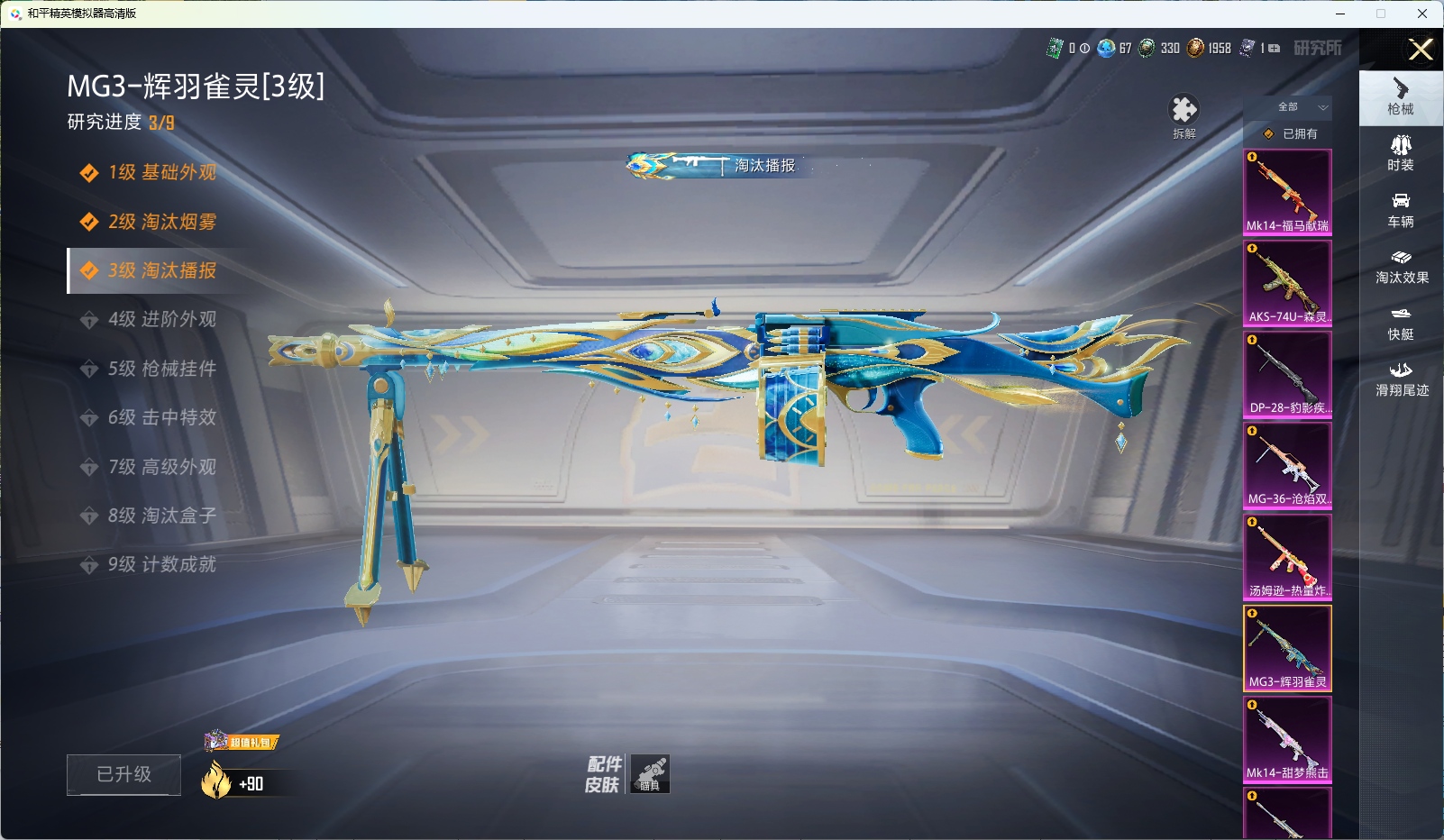The height and width of the screenshot is (840, 1444).
Task: Close the weapon lab screen
Action: 1421,50
